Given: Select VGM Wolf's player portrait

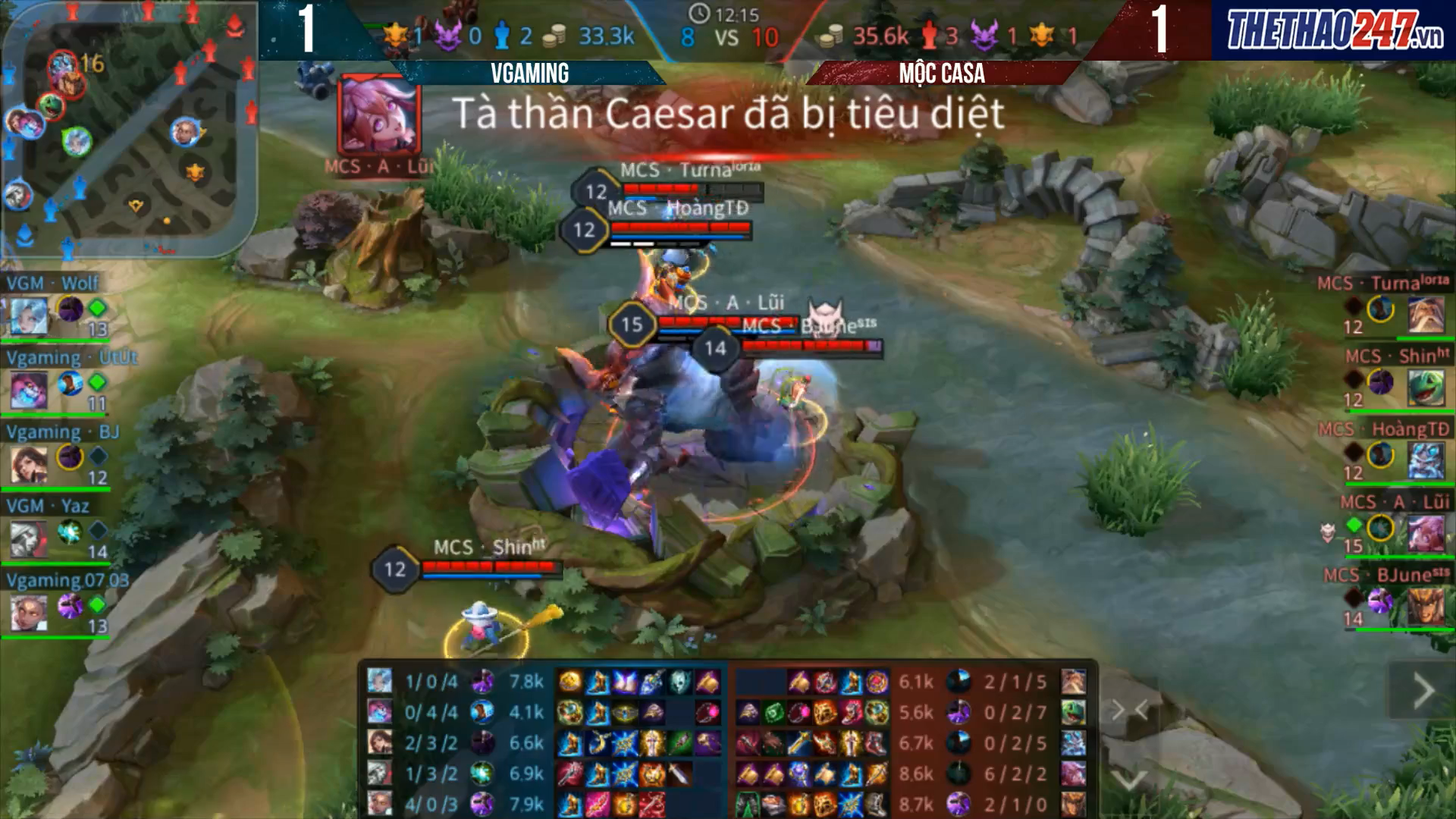Looking at the screenshot, I should point(29,315).
